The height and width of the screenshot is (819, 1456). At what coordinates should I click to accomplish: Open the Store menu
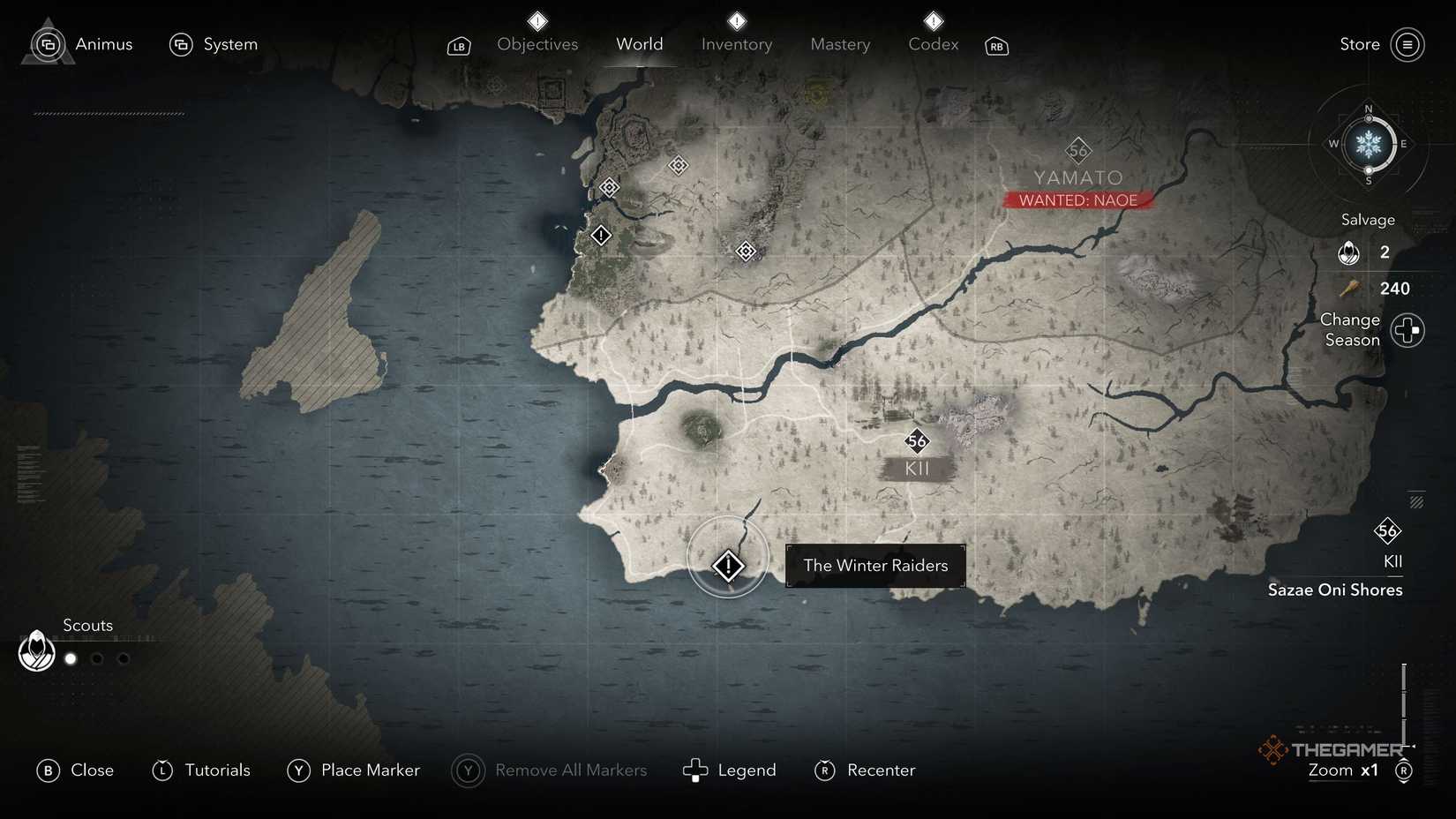click(x=1359, y=43)
